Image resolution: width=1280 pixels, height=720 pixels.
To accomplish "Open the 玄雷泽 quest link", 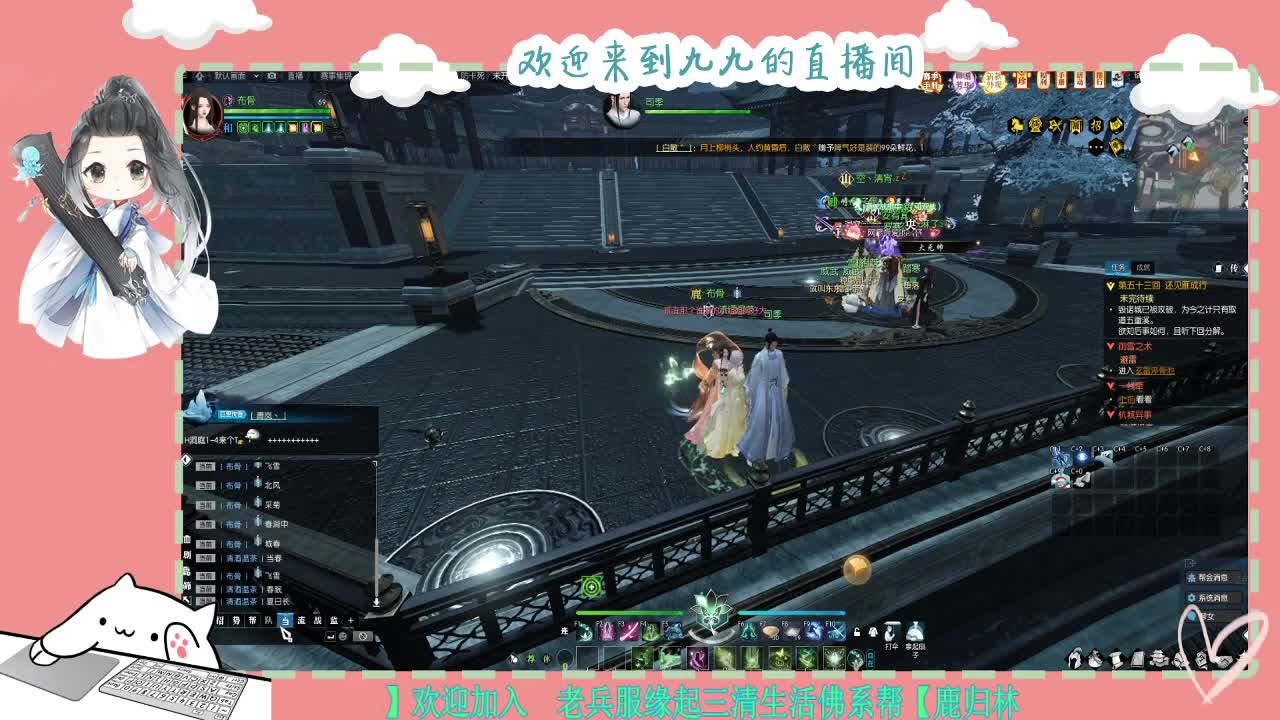I will 1153,371.
